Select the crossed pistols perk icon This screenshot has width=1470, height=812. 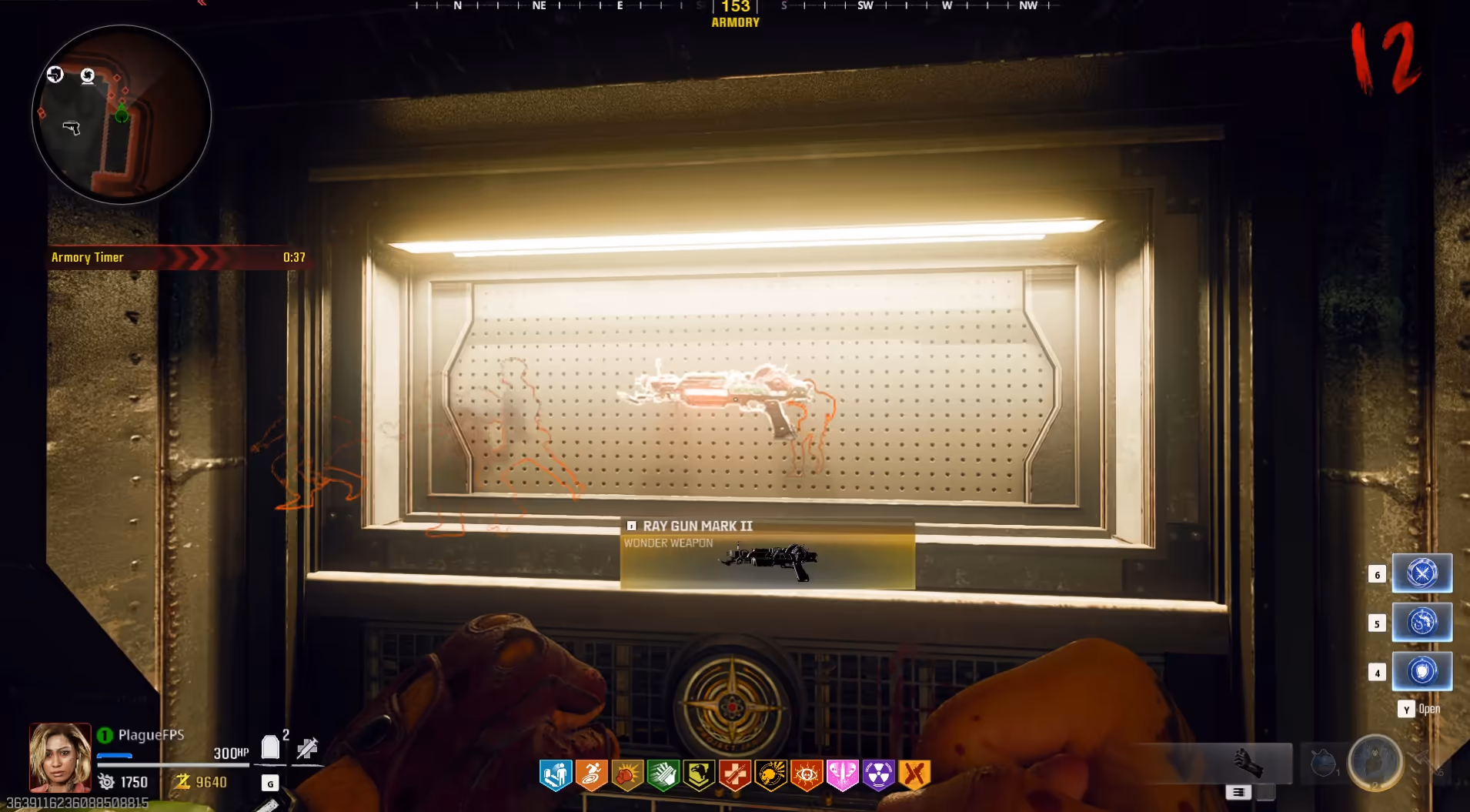pyautogui.click(x=914, y=775)
